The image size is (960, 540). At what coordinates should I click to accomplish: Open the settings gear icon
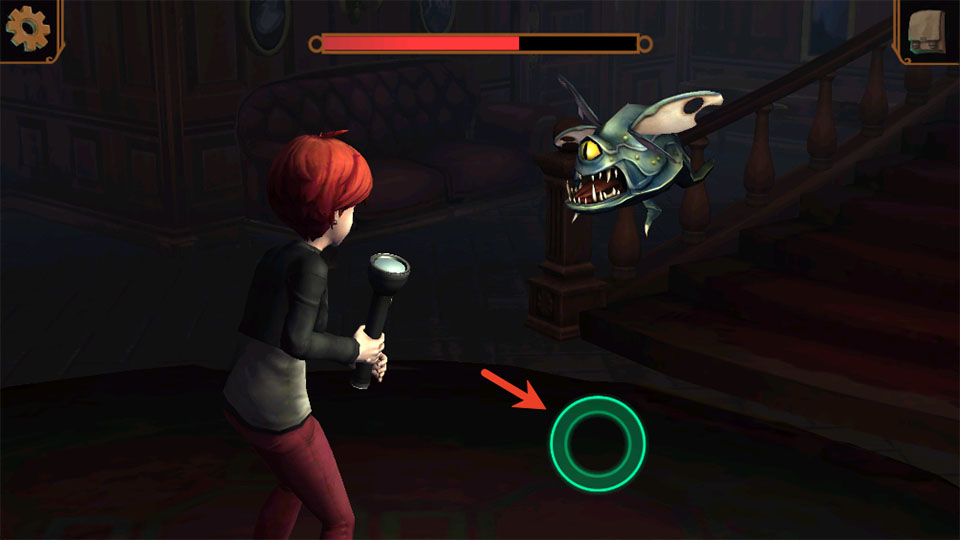(x=27, y=29)
